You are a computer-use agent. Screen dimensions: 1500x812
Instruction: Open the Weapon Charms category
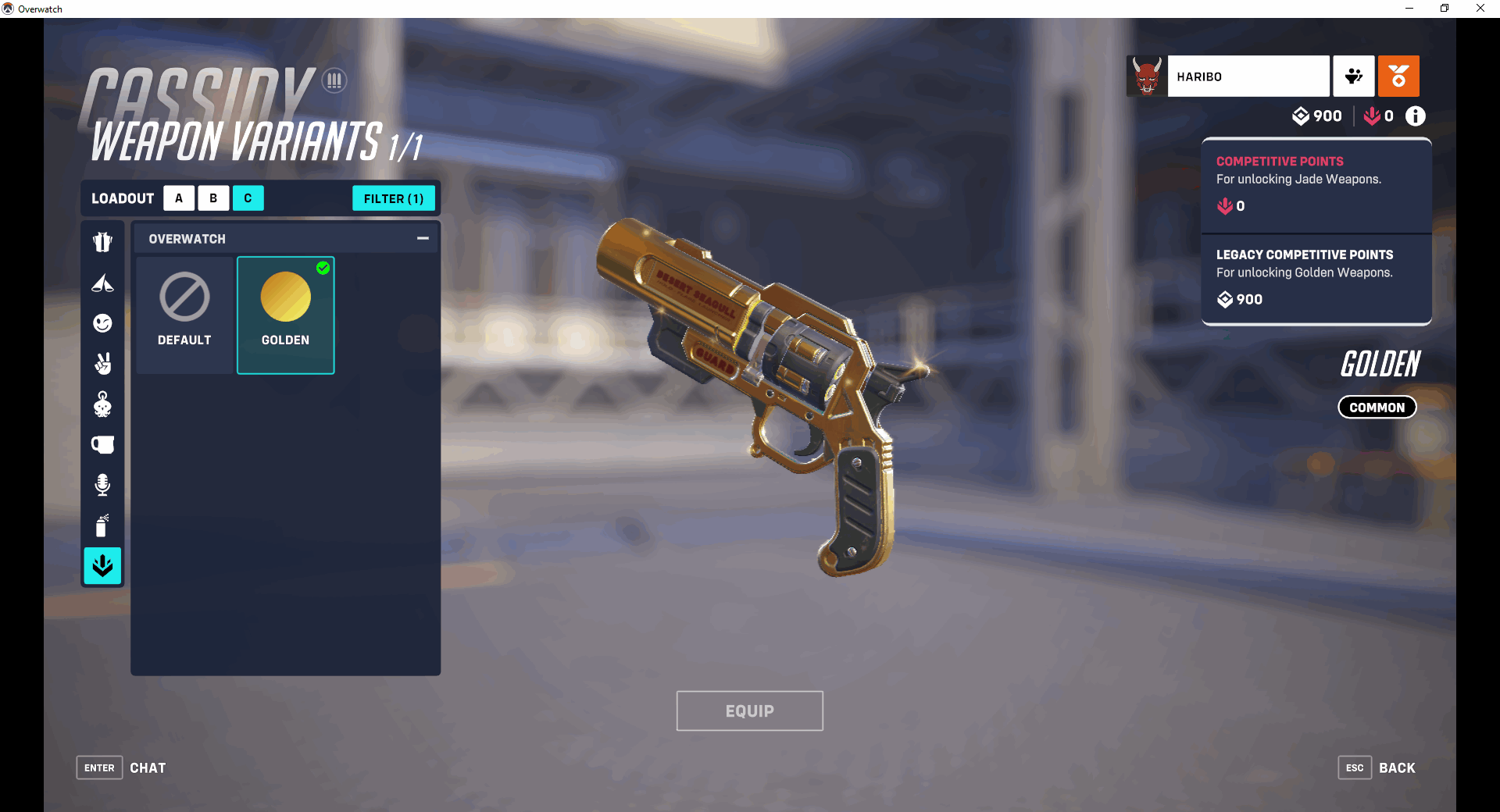point(102,404)
